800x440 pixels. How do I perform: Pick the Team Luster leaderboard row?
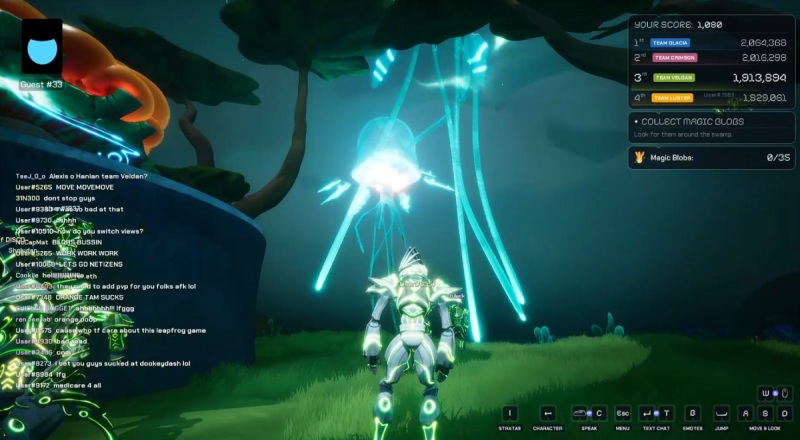coord(710,97)
